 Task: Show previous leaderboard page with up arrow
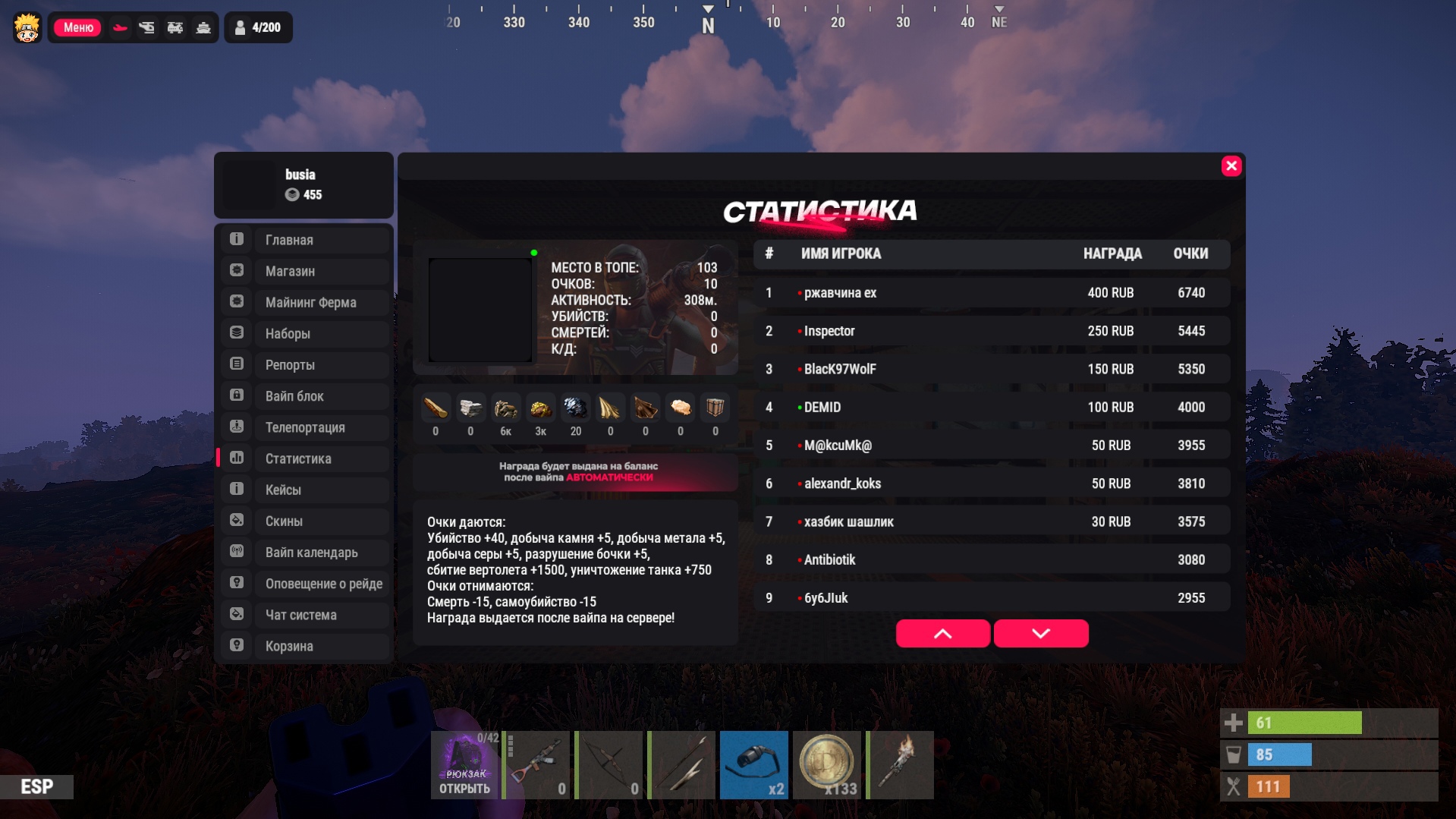(942, 634)
